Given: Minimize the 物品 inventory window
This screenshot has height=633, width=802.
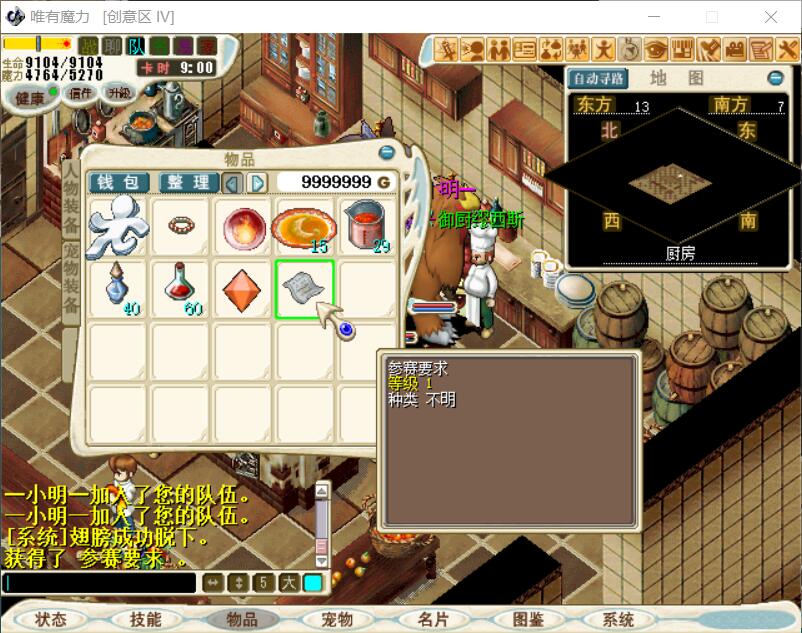Looking at the screenshot, I should pos(387,153).
